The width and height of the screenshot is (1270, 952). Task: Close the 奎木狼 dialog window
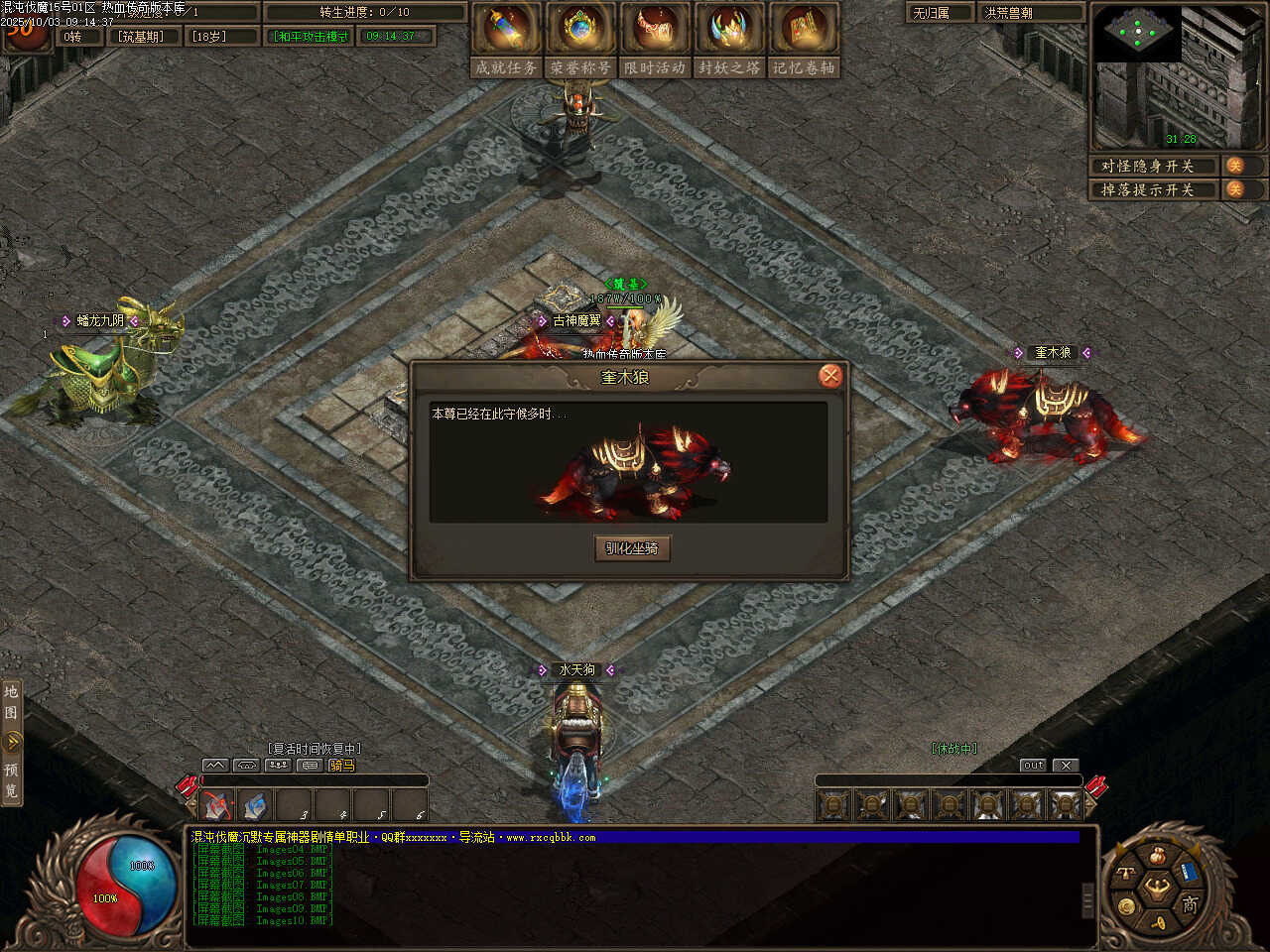point(830,376)
